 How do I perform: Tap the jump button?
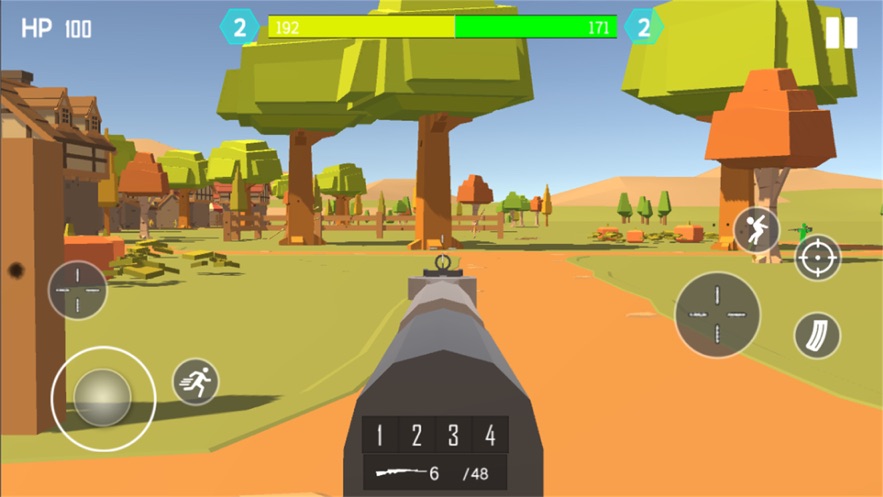757,231
